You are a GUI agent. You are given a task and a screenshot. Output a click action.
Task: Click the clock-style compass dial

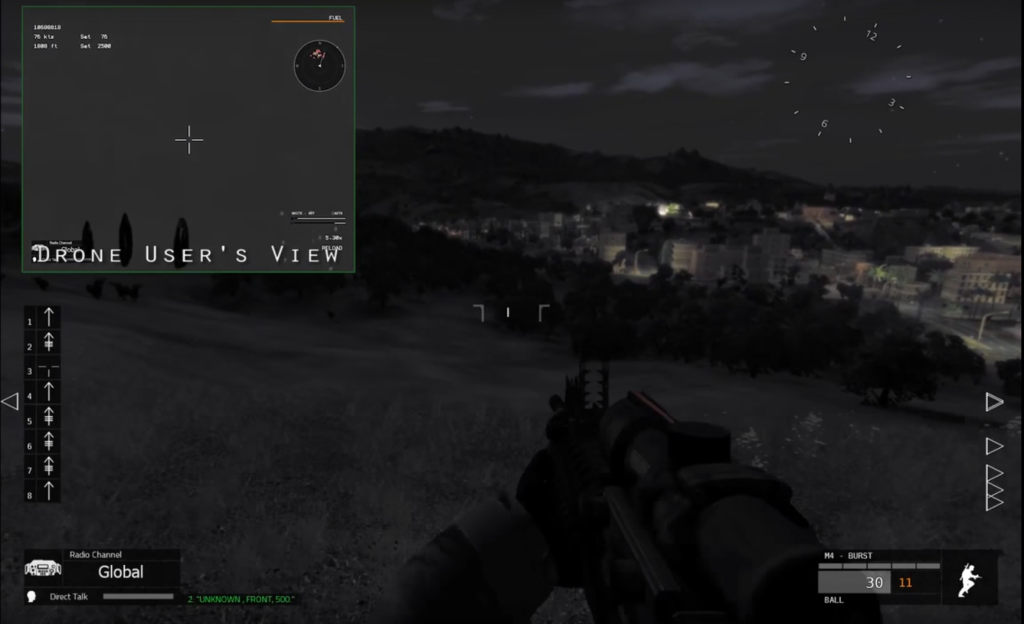(x=847, y=78)
